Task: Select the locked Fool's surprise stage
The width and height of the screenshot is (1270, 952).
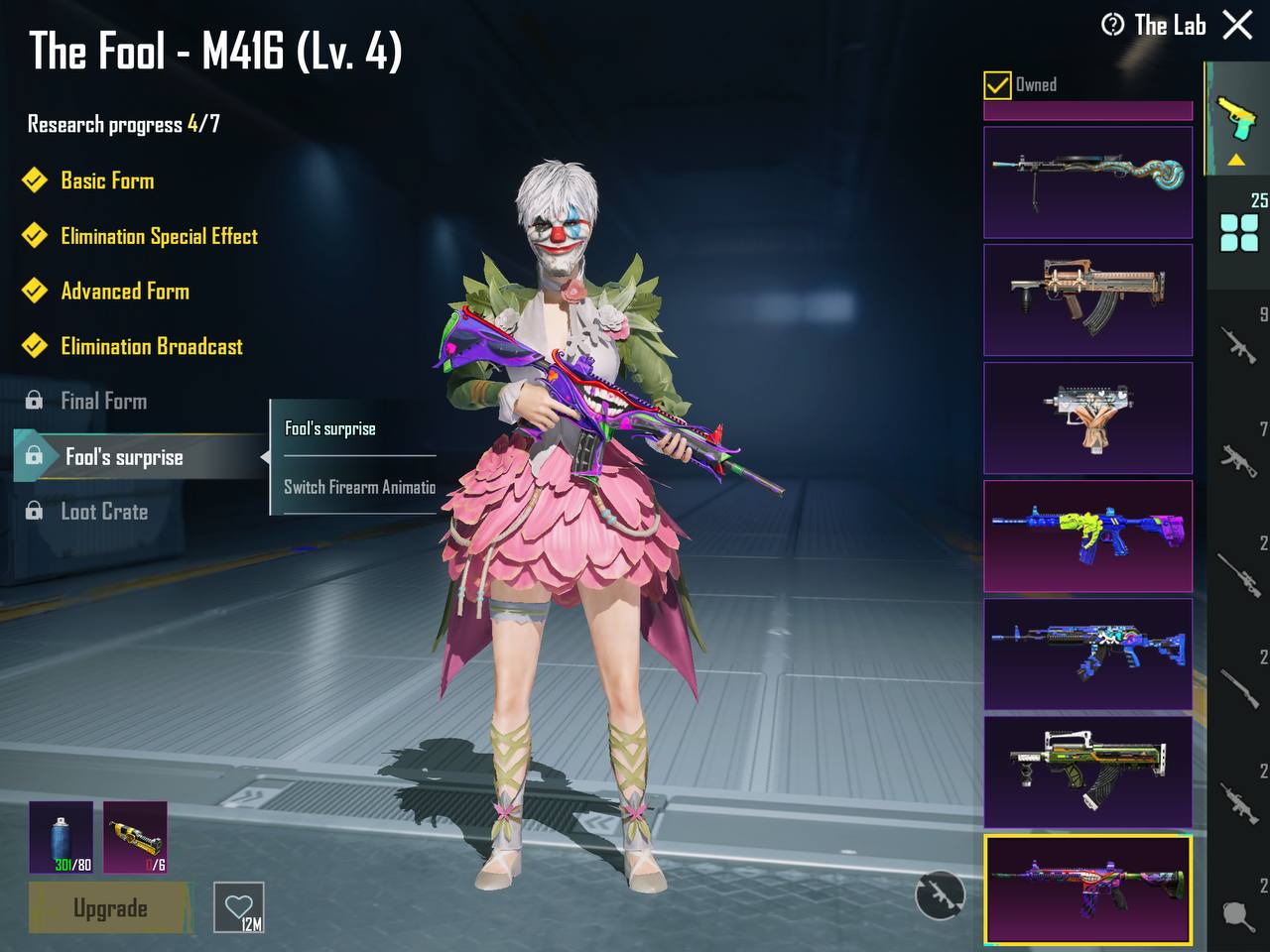Action: pos(124,456)
